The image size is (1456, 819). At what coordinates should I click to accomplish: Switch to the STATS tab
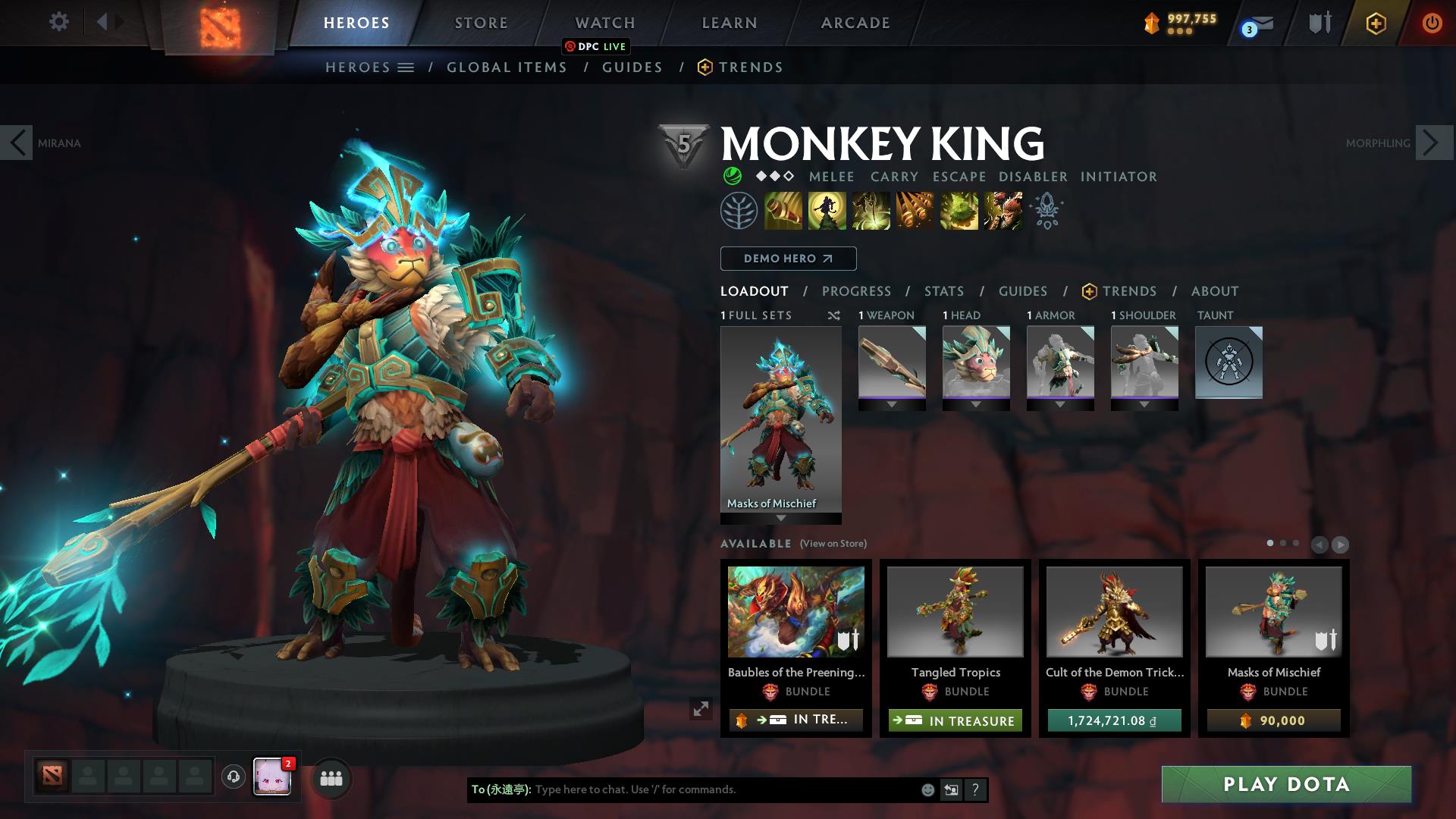pyautogui.click(x=943, y=291)
